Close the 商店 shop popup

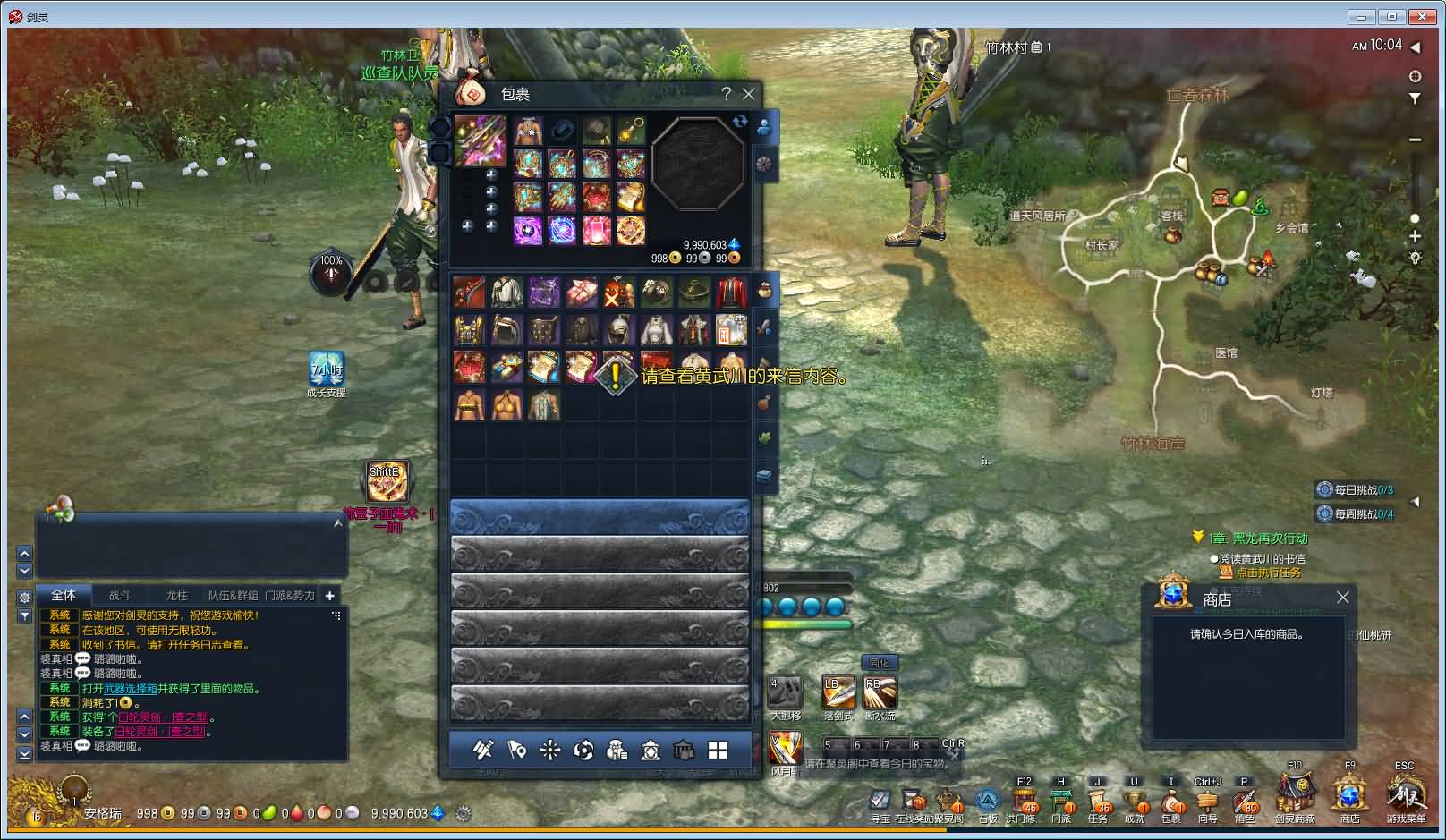click(x=1342, y=598)
